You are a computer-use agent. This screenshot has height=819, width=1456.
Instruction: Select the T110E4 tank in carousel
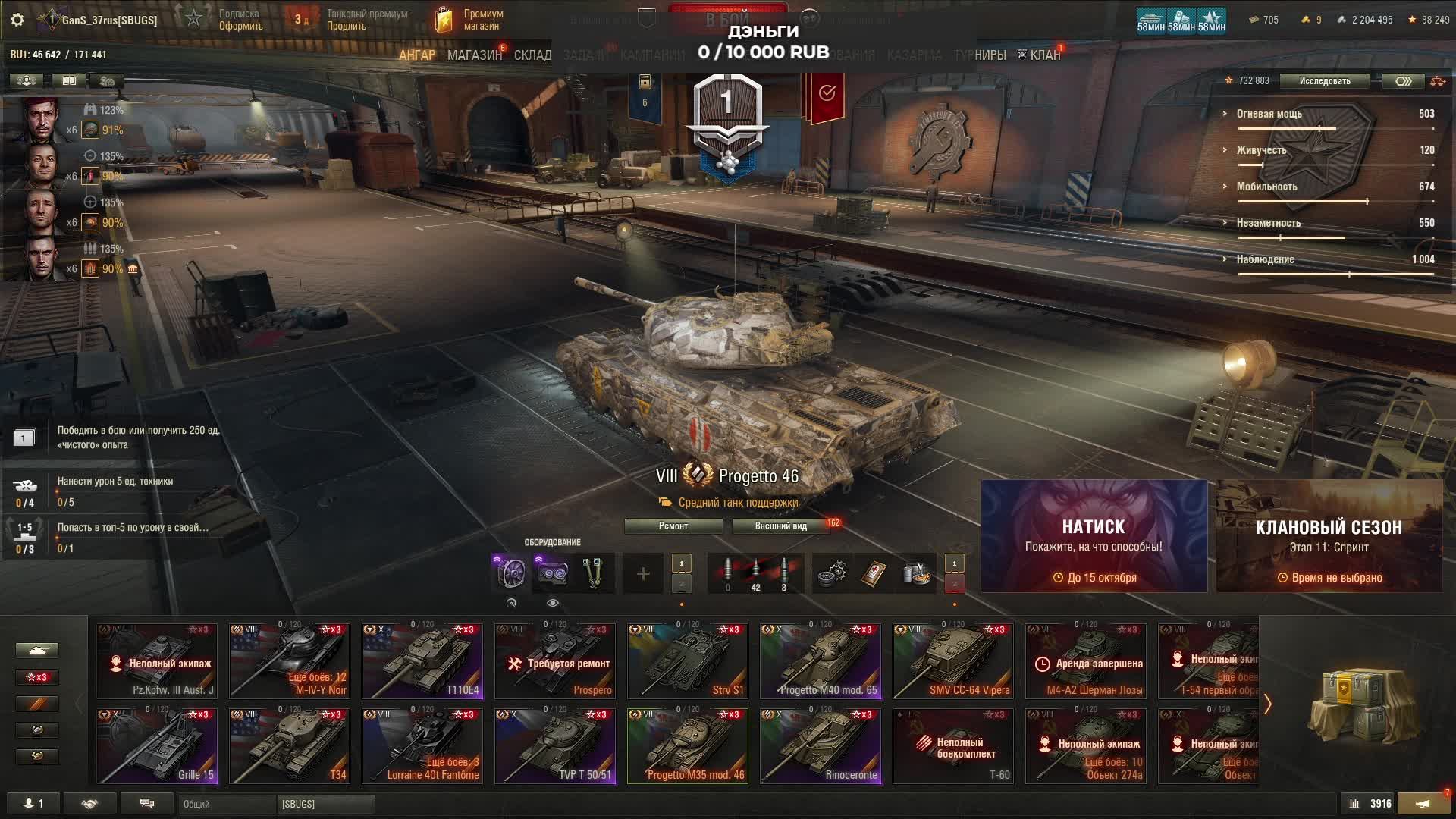(x=422, y=661)
